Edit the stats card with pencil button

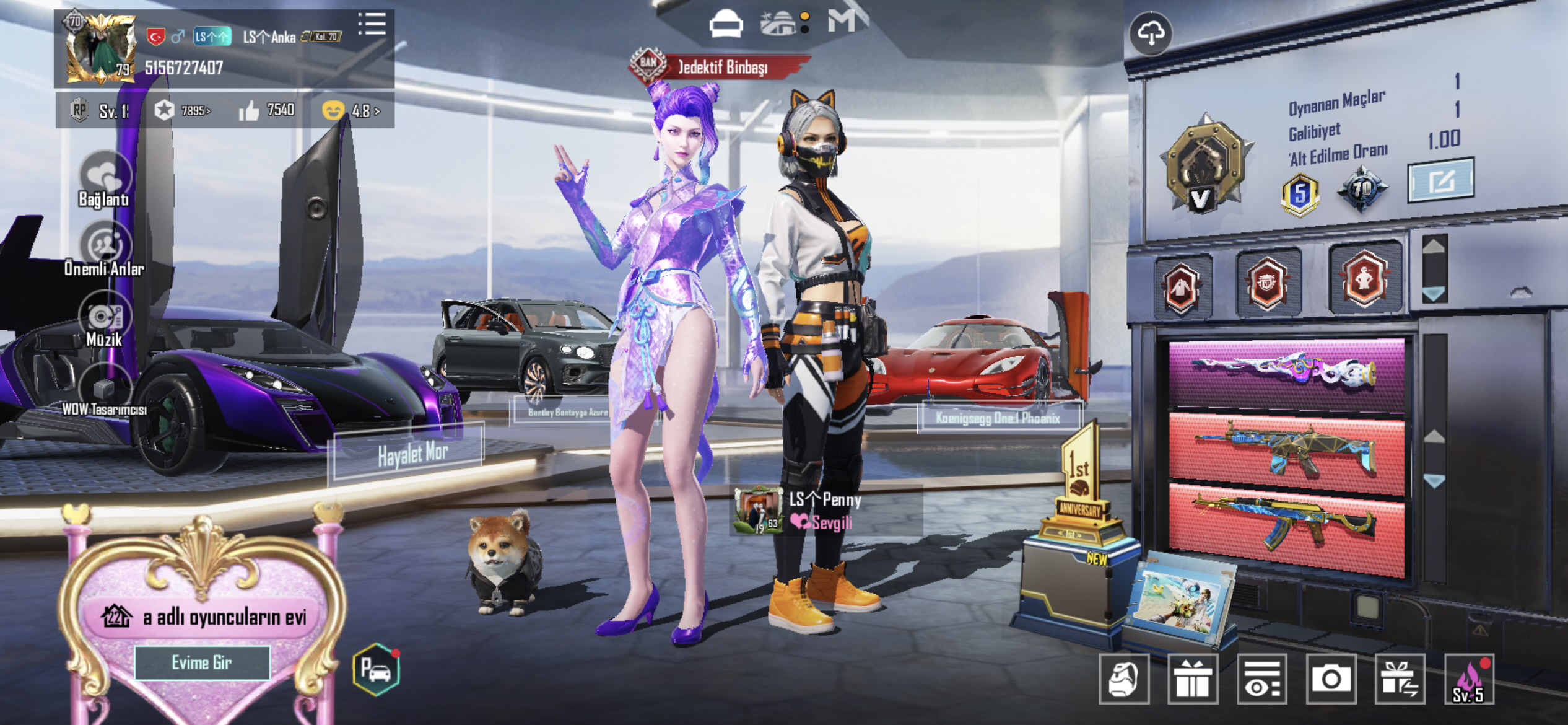pos(1440,180)
